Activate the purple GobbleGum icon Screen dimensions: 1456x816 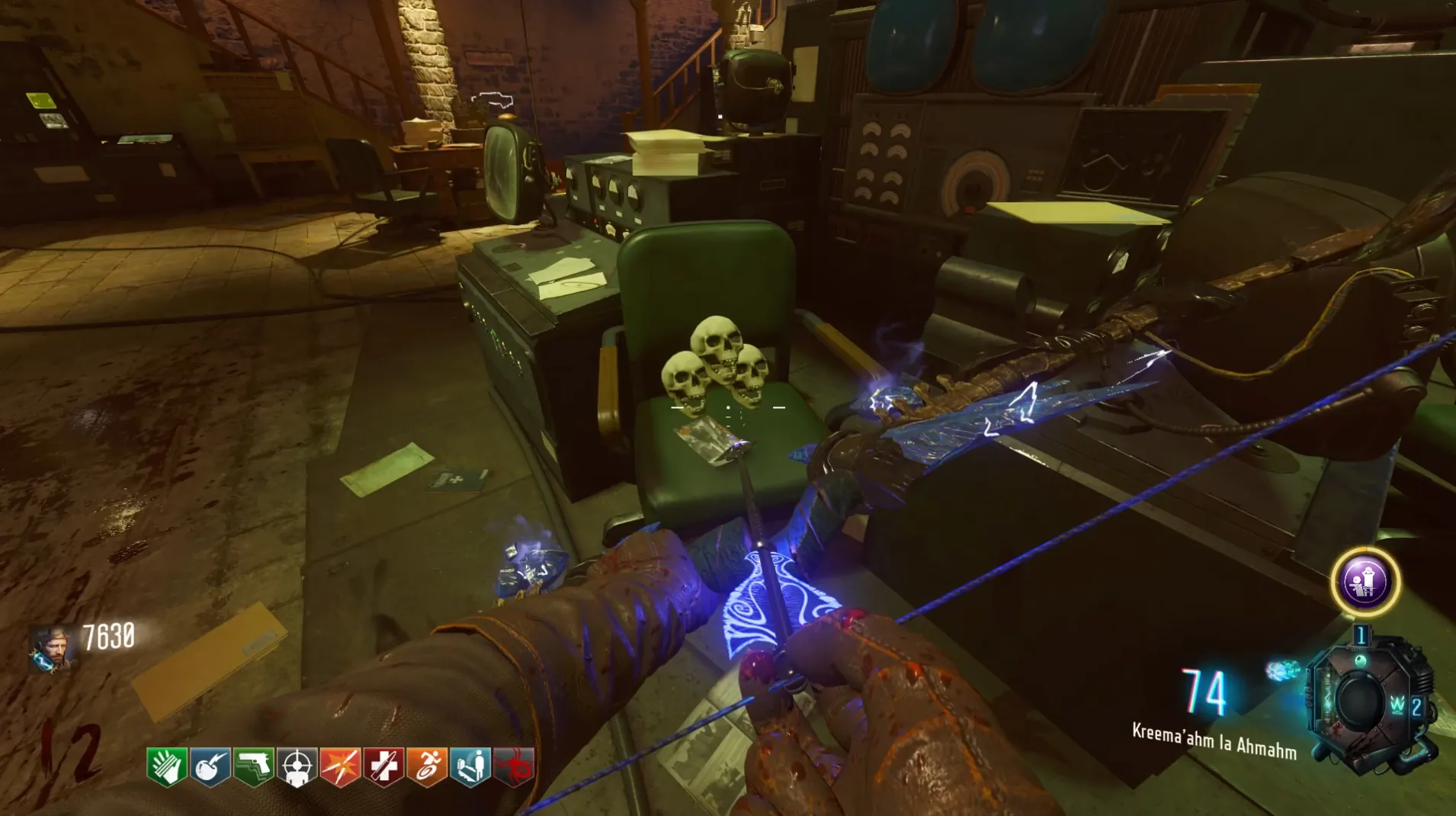click(1365, 583)
